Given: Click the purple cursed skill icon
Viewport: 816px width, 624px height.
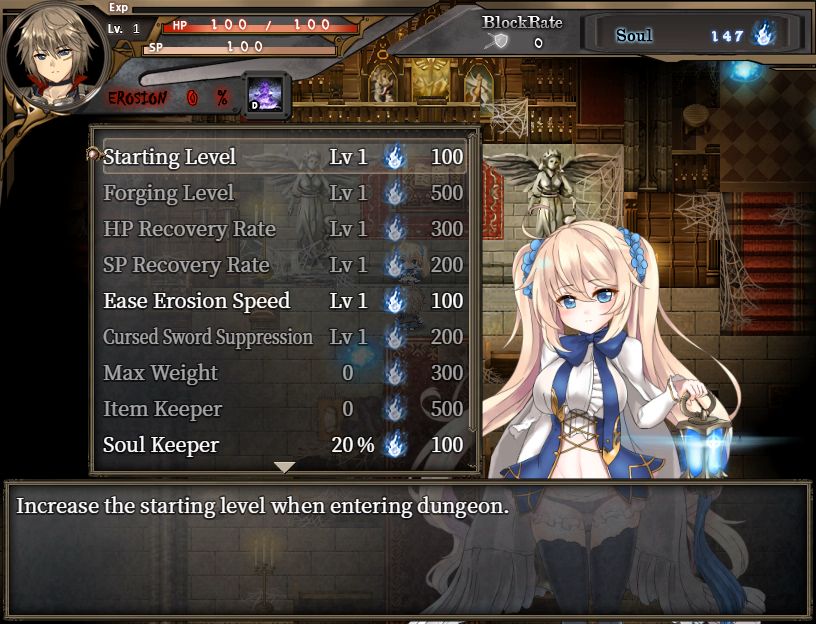Looking at the screenshot, I should pos(267,96).
